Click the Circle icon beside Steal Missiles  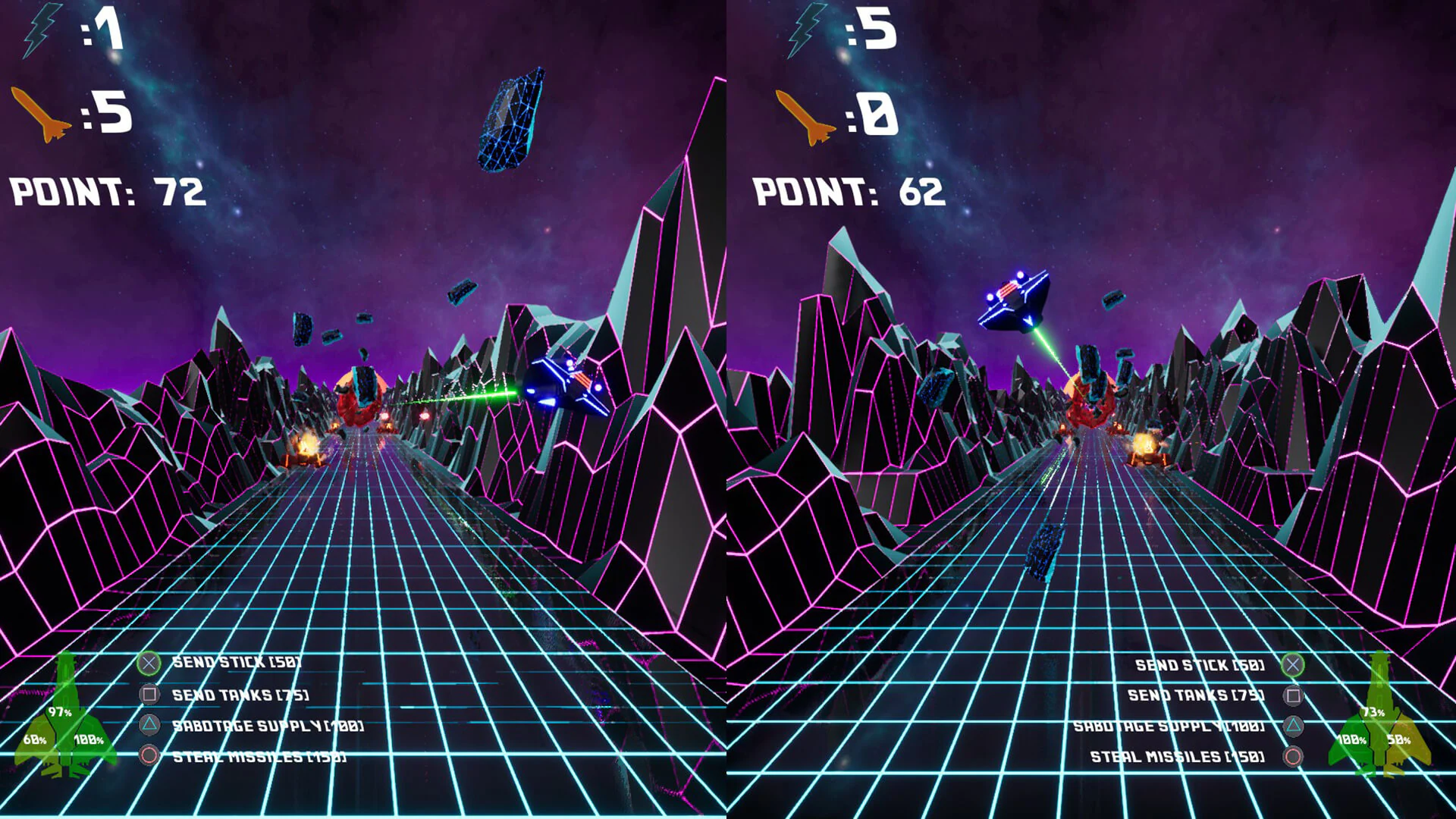point(149,757)
